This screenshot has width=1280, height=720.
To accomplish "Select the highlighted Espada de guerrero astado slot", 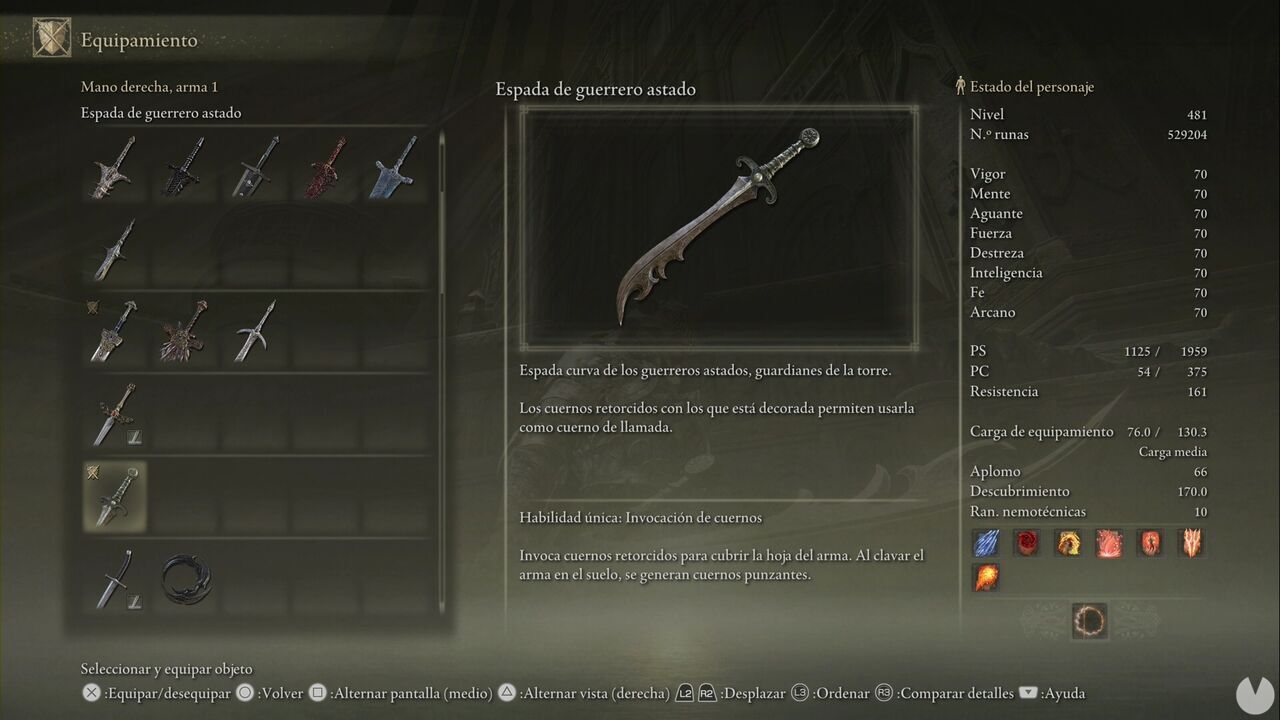I will (114, 495).
